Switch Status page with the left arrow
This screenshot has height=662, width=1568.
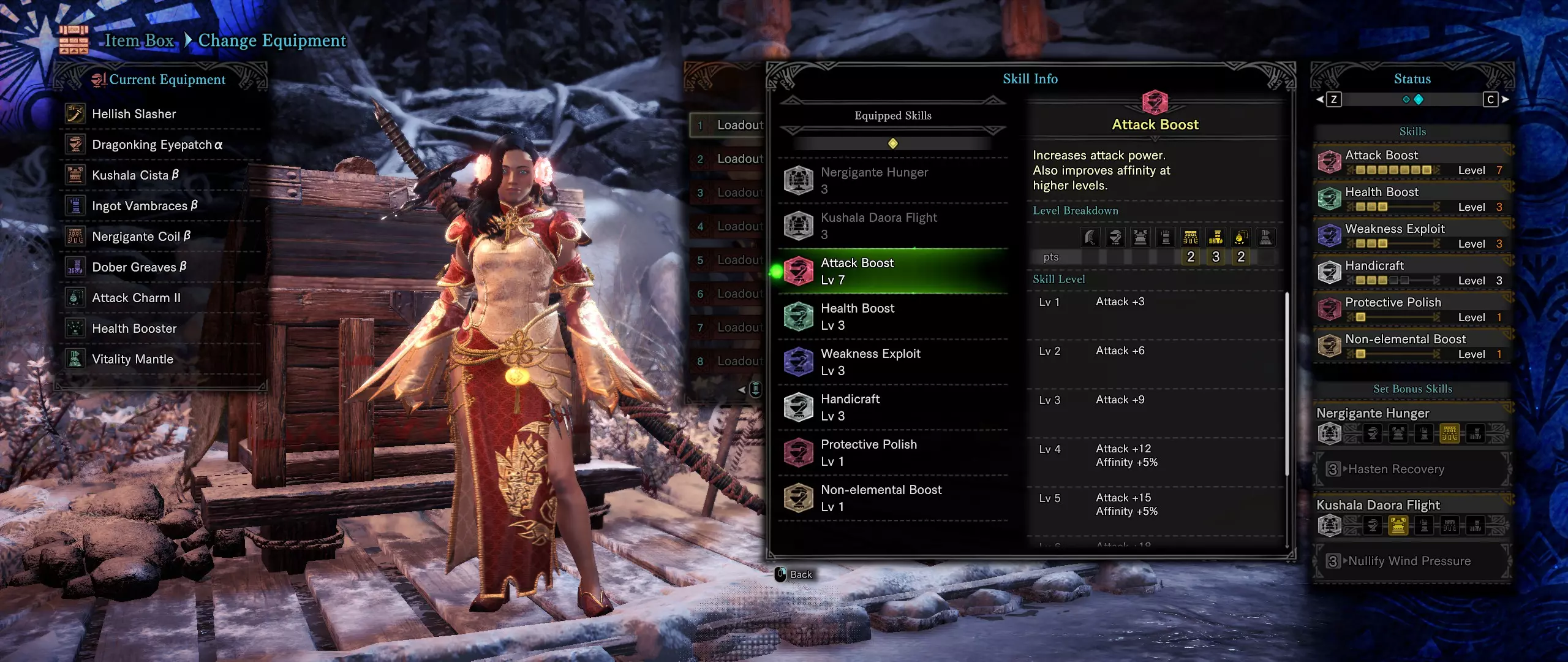click(1320, 99)
